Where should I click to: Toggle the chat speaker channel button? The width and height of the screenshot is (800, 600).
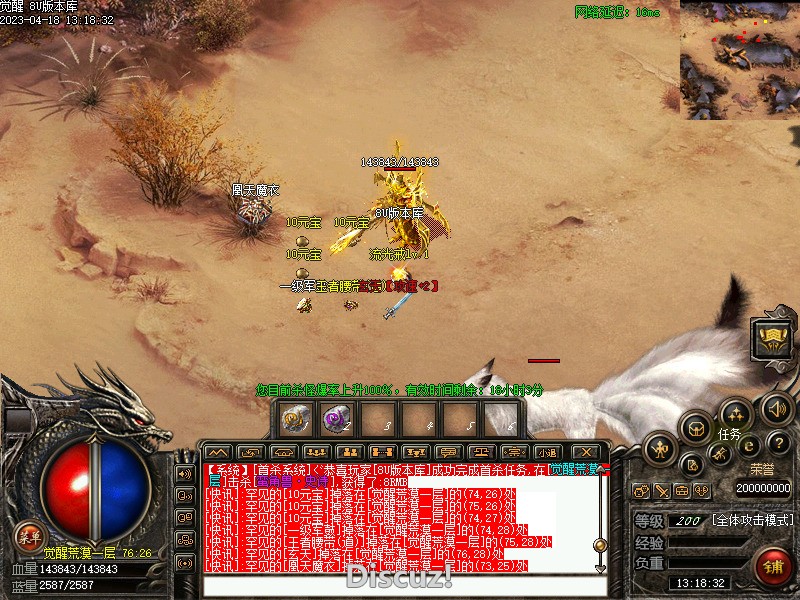pyautogui.click(x=184, y=474)
